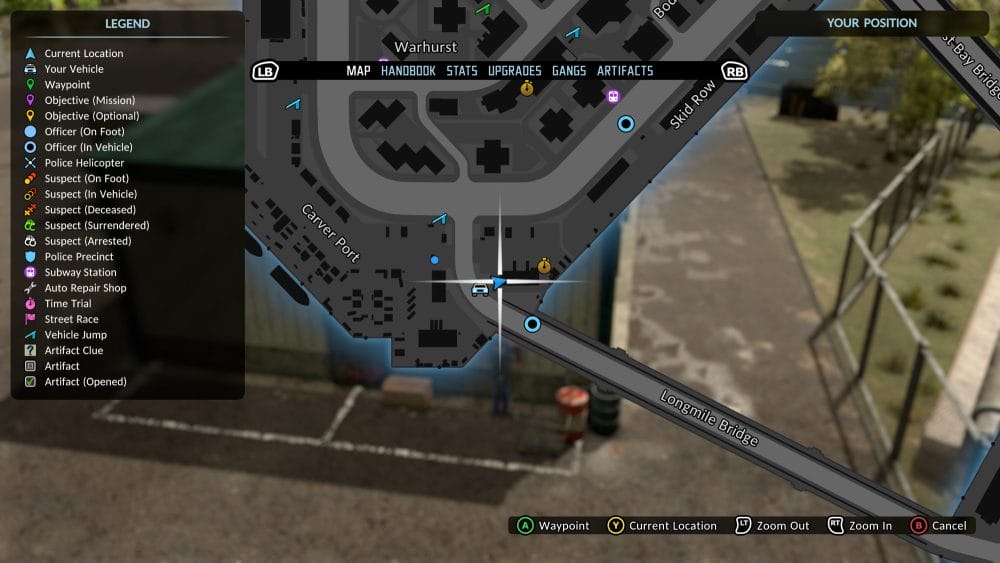Select the officer marker on Longmile Bridge
Viewport: 1000px width, 563px height.
click(x=532, y=324)
